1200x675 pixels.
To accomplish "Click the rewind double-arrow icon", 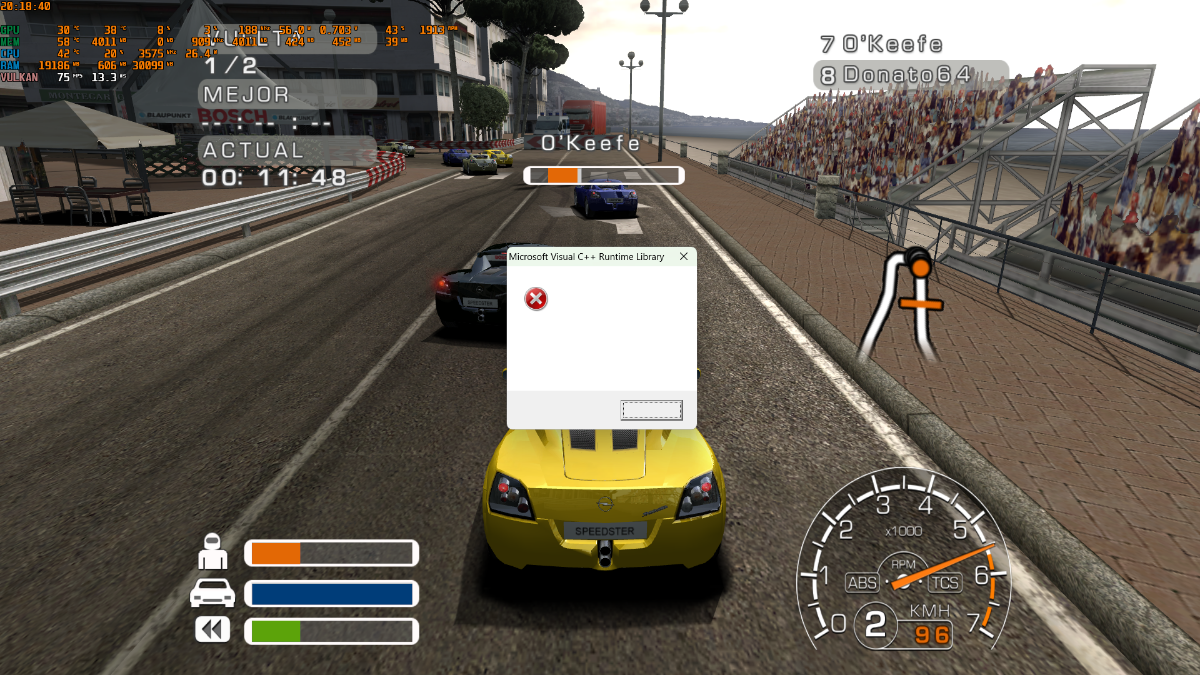I will point(212,630).
